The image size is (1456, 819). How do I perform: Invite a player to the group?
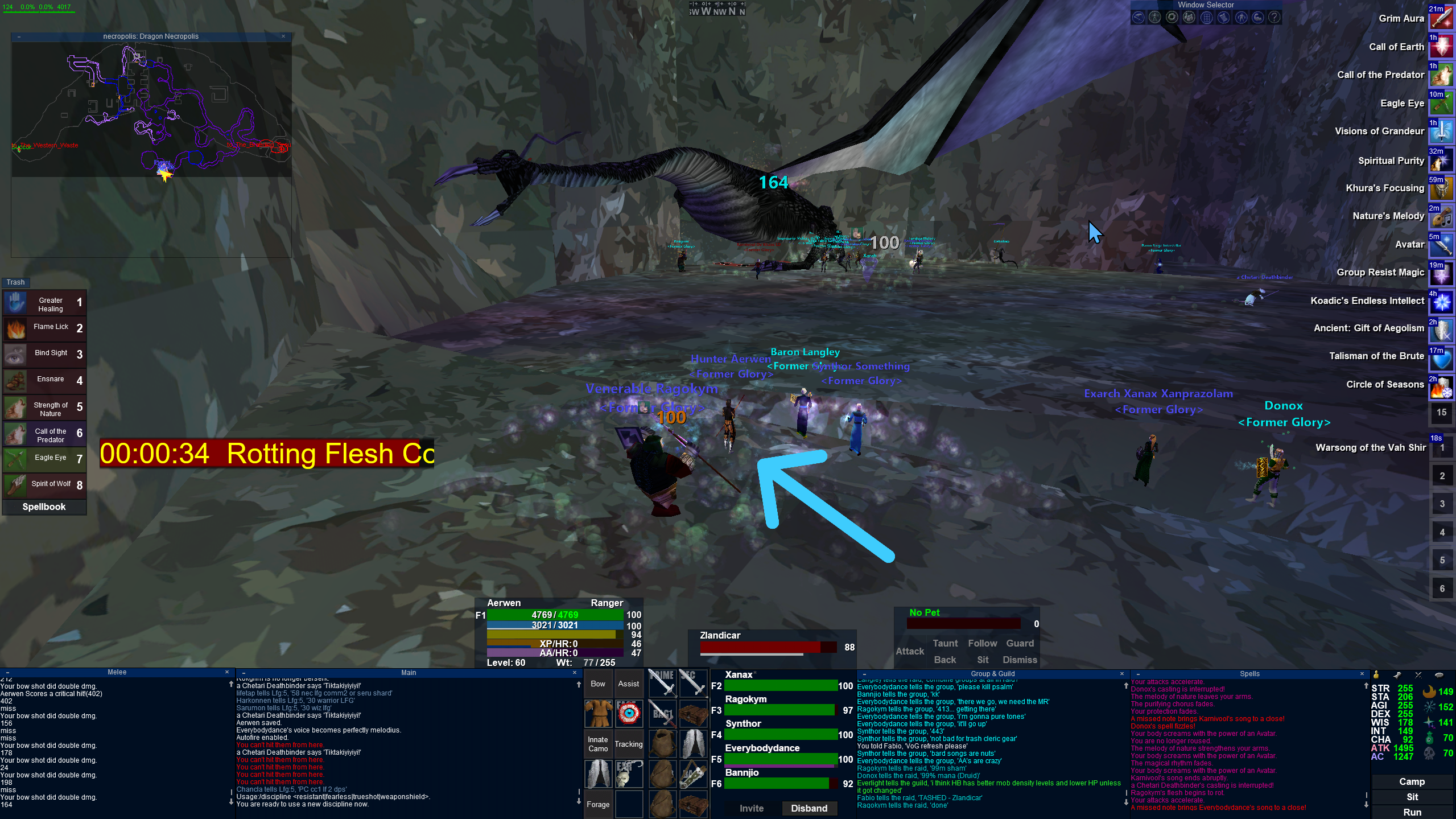coord(751,808)
